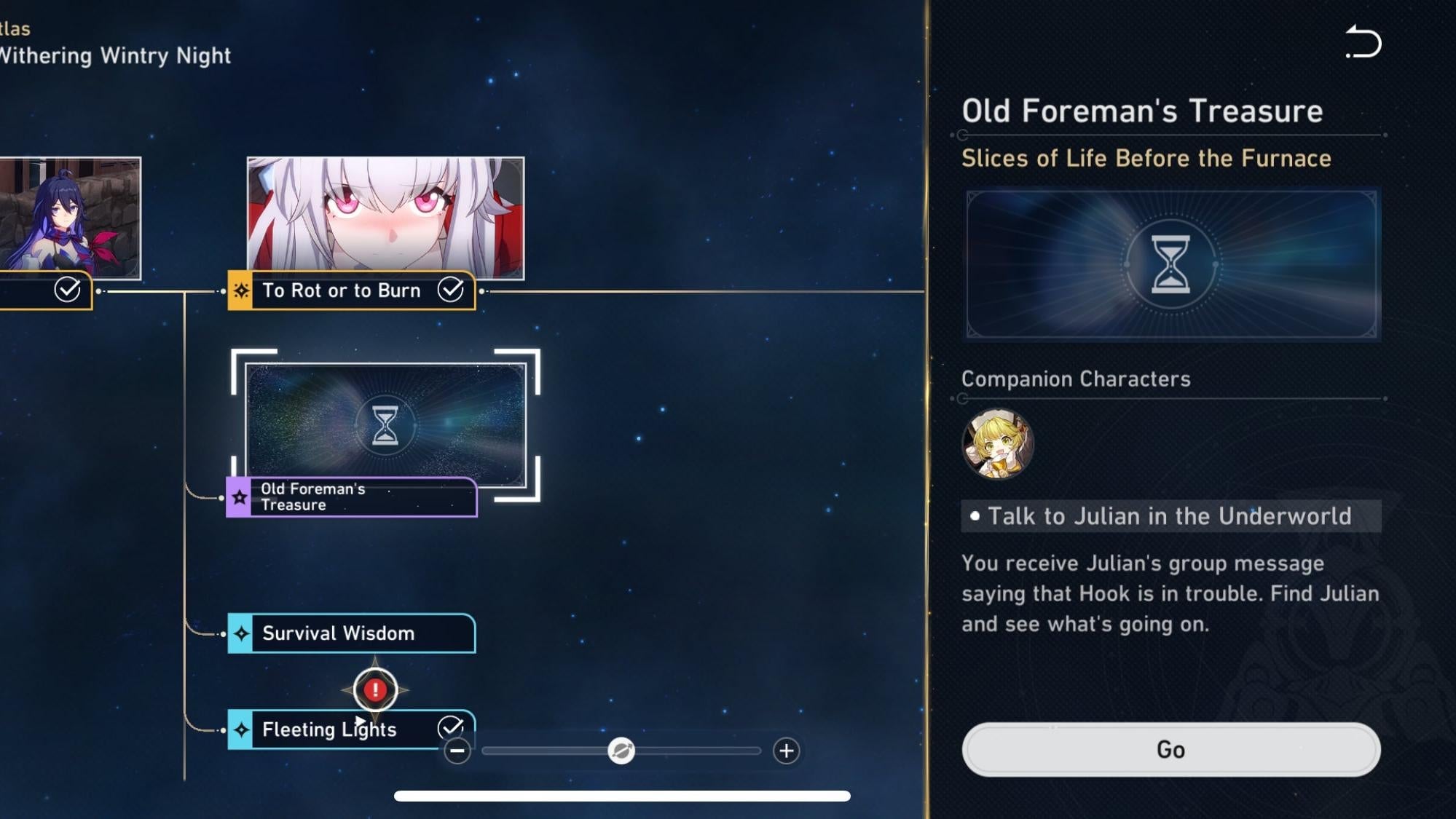Click the checkmark on To Rot or to Burn
Image resolution: width=1456 pixels, height=819 pixels.
click(x=452, y=290)
